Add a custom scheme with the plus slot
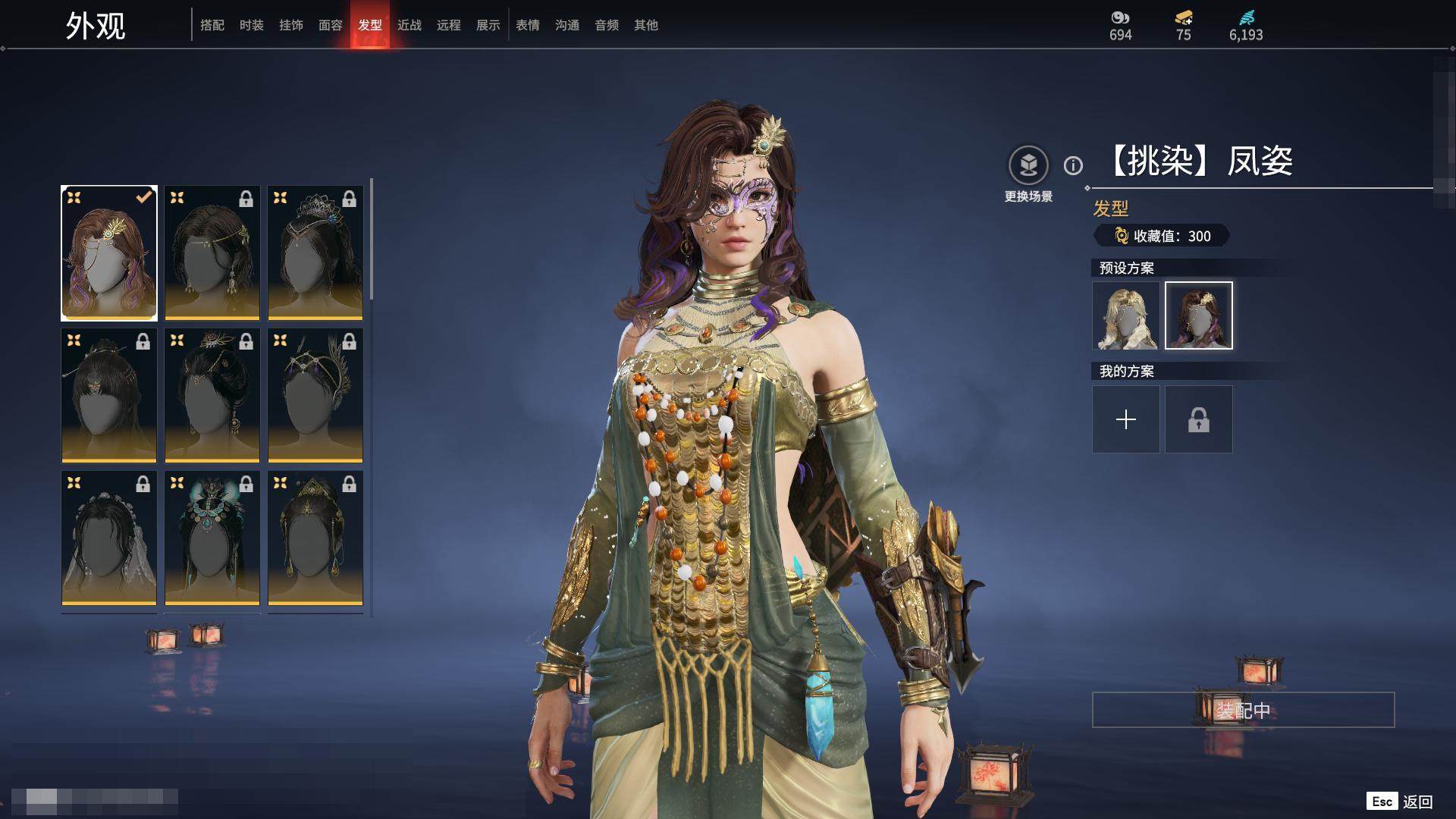 tap(1125, 419)
